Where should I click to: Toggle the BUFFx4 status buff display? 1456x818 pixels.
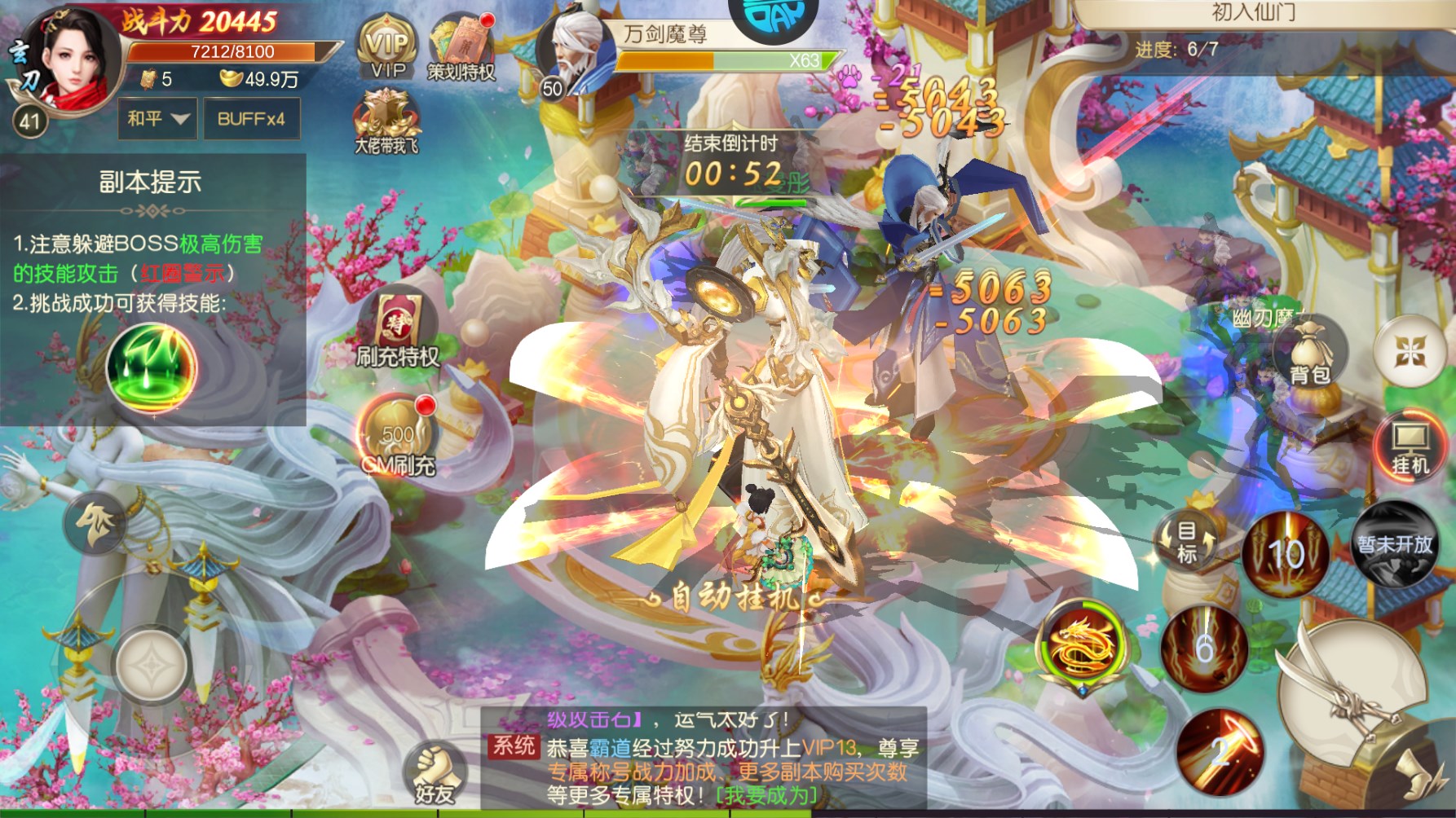tap(251, 118)
